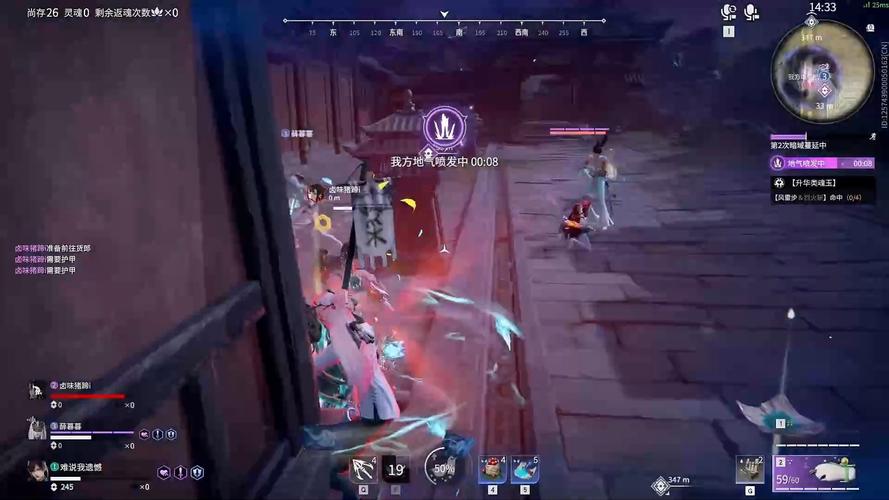The width and height of the screenshot is (889, 500).
Task: Select the grappling hook item slot
Action: point(362,468)
